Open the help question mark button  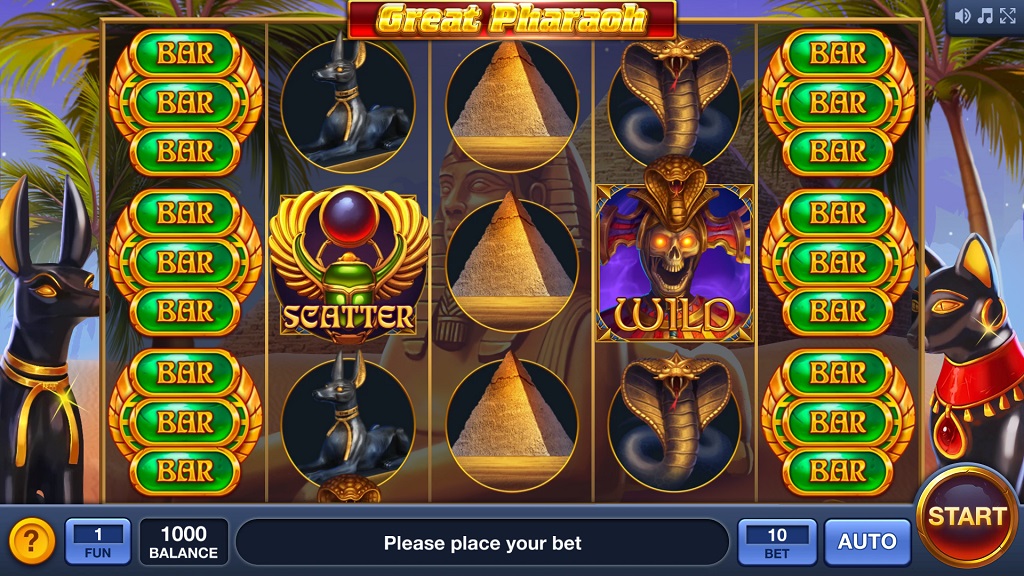32,542
